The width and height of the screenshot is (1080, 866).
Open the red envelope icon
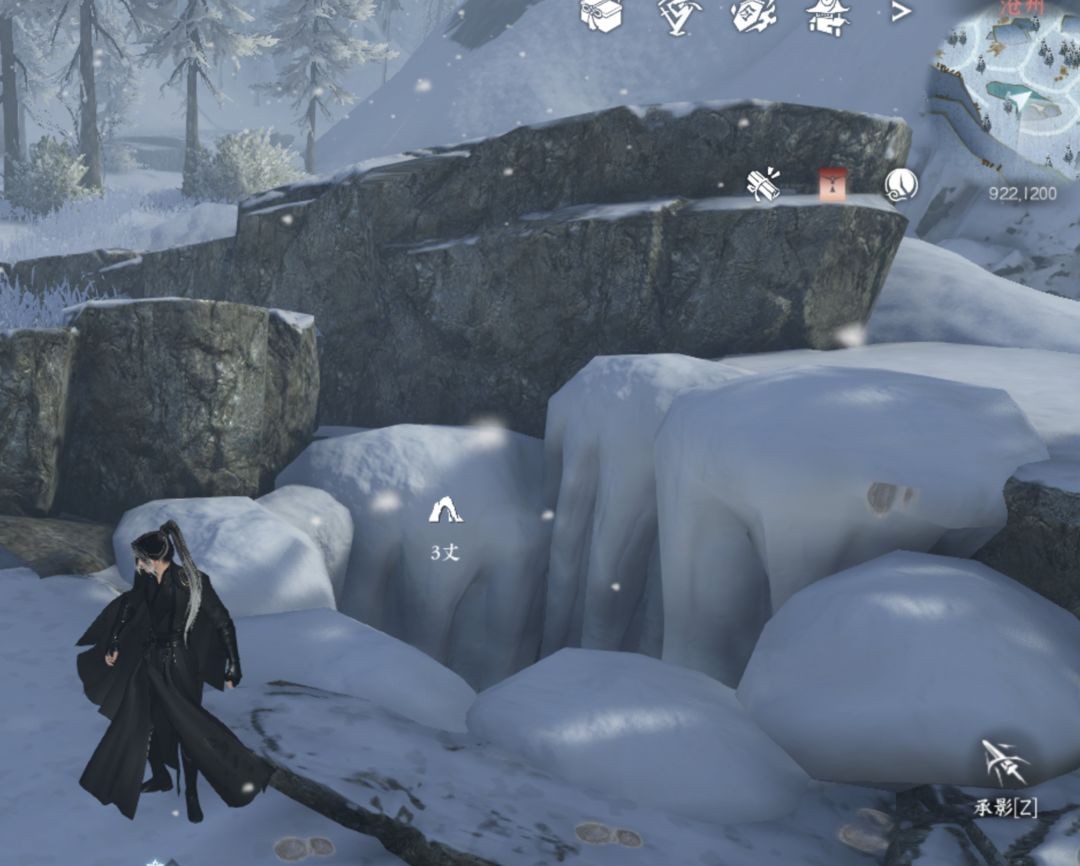[x=832, y=184]
